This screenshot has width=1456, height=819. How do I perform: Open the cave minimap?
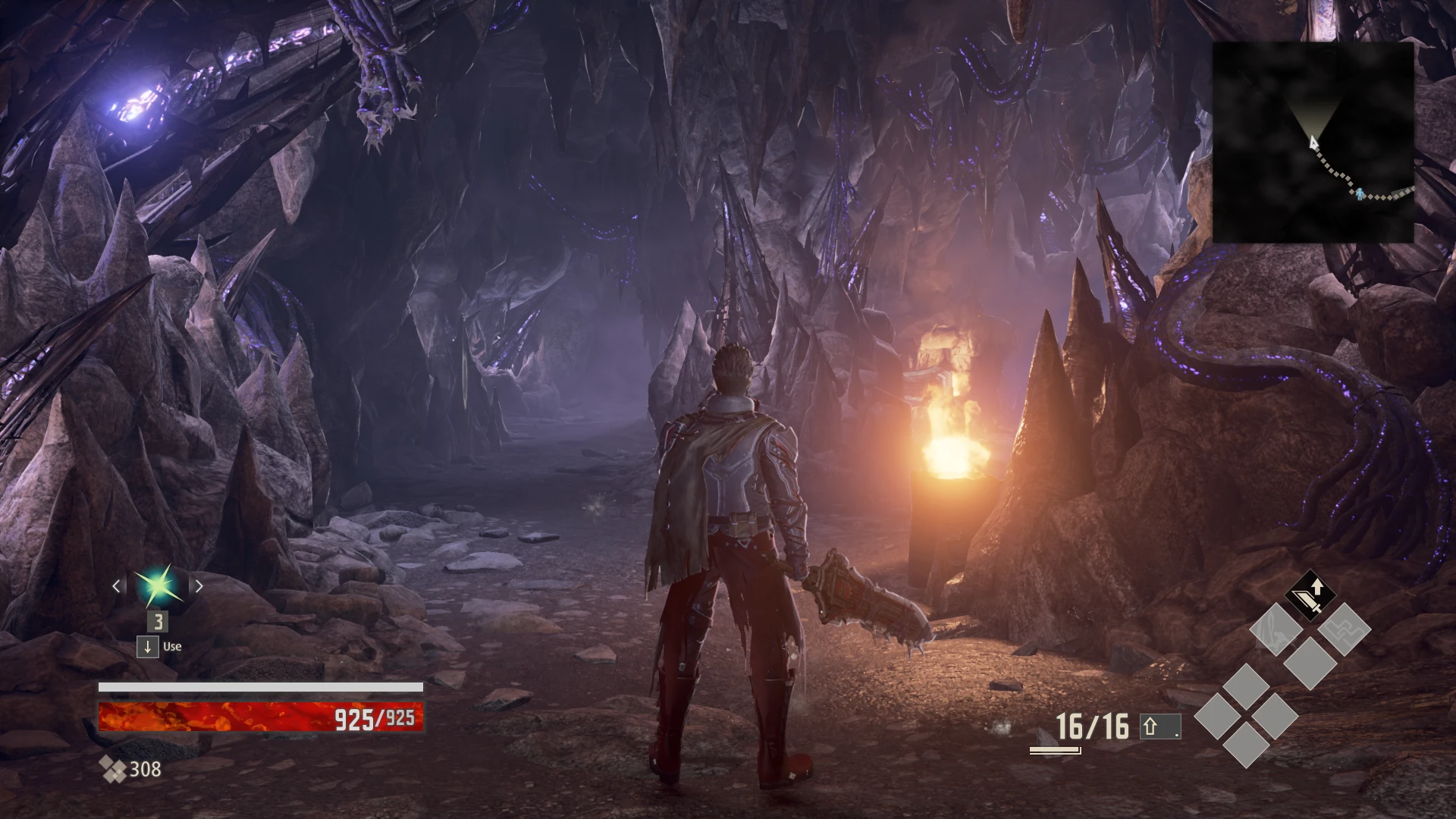click(1313, 142)
